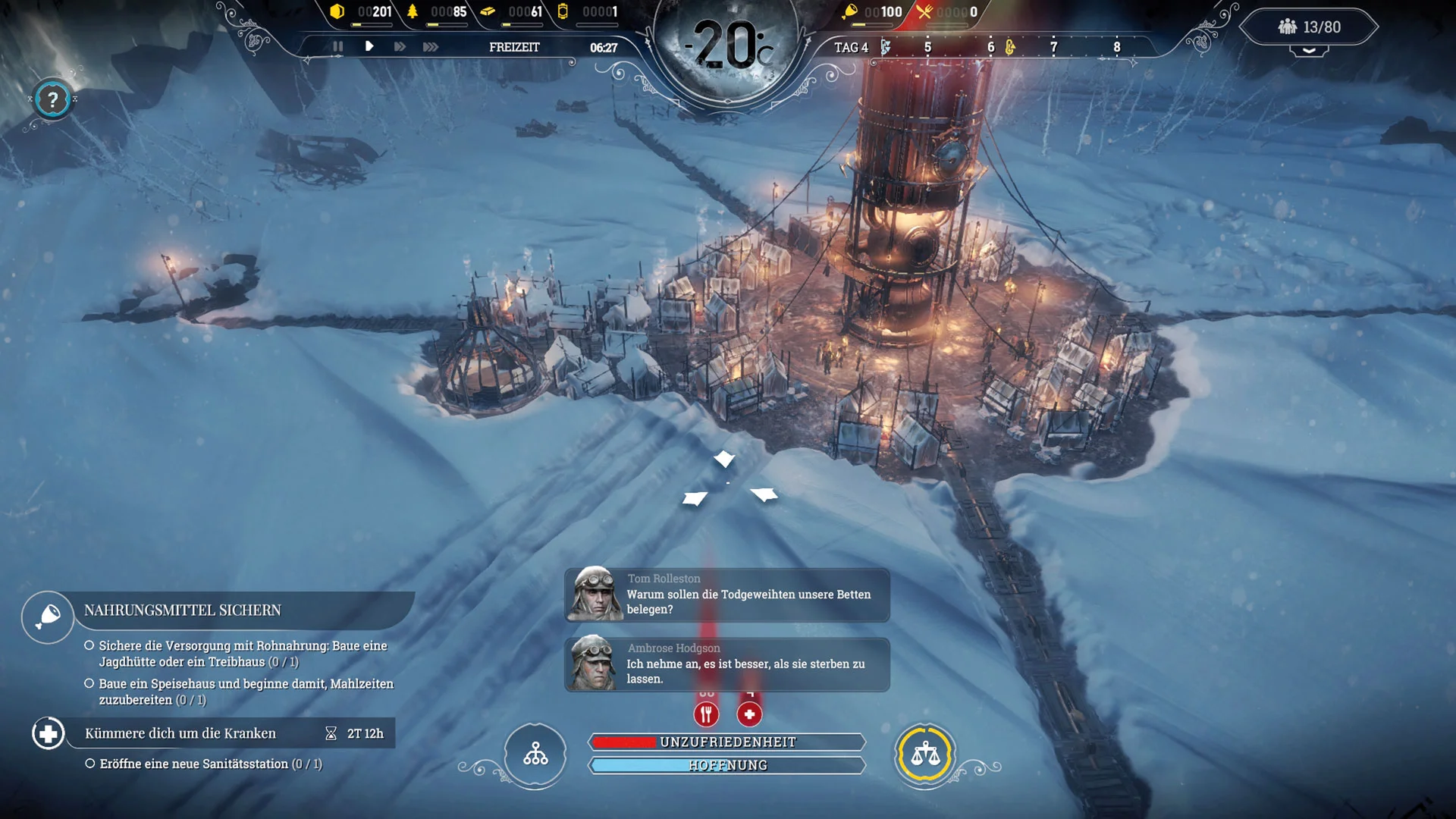The width and height of the screenshot is (1456, 819).
Task: Open the technology tree button
Action: [x=535, y=754]
